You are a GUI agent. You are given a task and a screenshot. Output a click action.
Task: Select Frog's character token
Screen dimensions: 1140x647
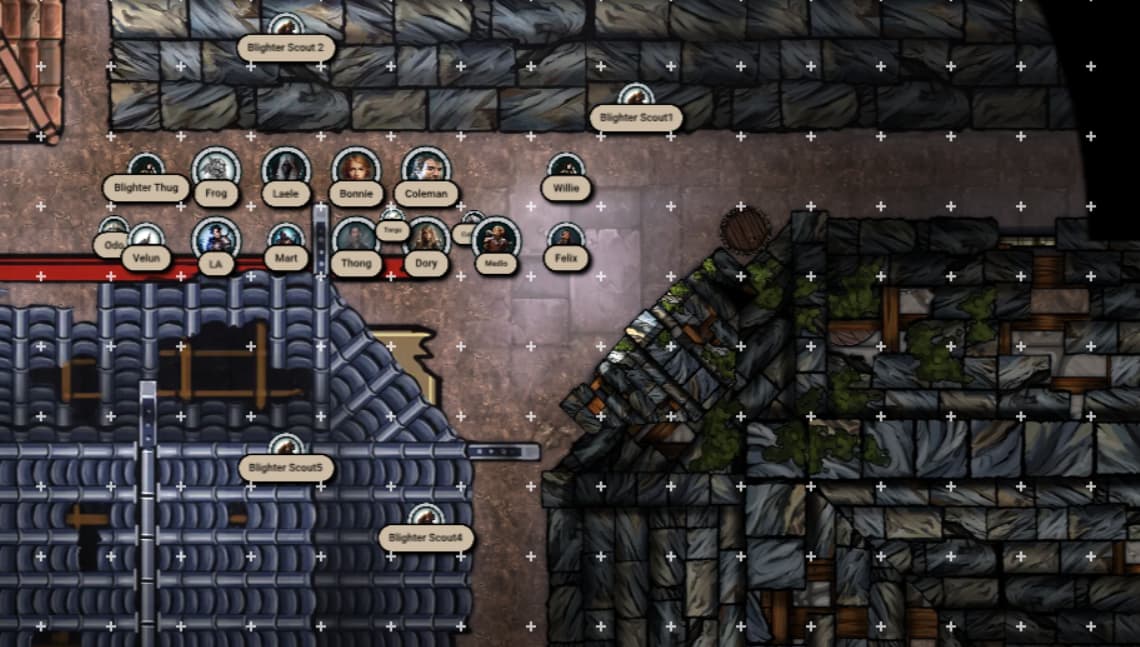pyautogui.click(x=216, y=168)
